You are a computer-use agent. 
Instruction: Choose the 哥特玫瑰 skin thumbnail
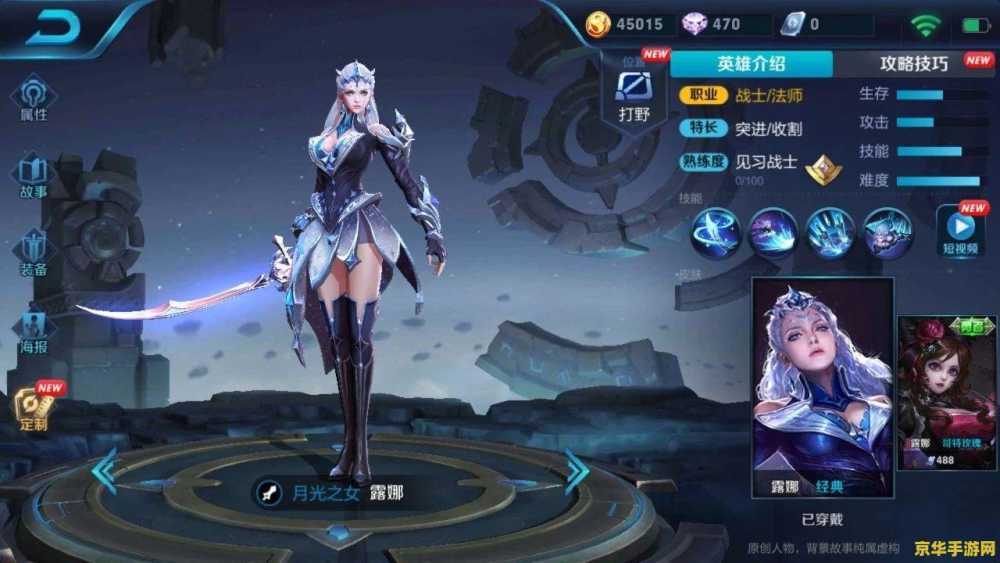pyautogui.click(x=946, y=392)
